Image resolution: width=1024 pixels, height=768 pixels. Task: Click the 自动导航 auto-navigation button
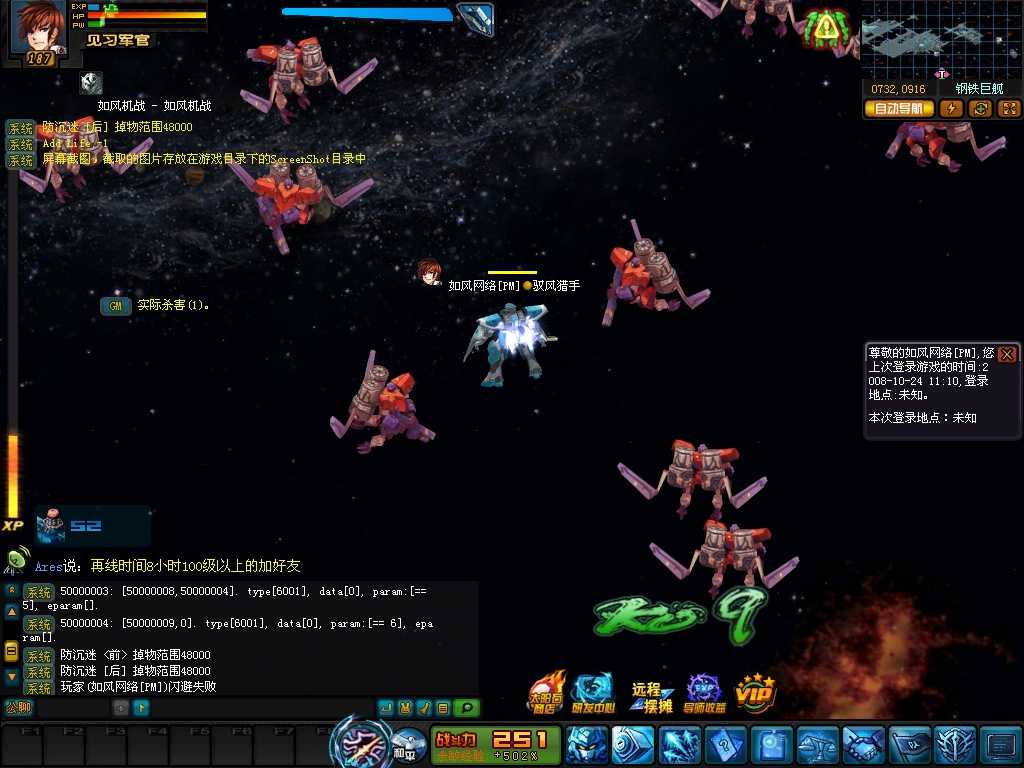coord(898,108)
